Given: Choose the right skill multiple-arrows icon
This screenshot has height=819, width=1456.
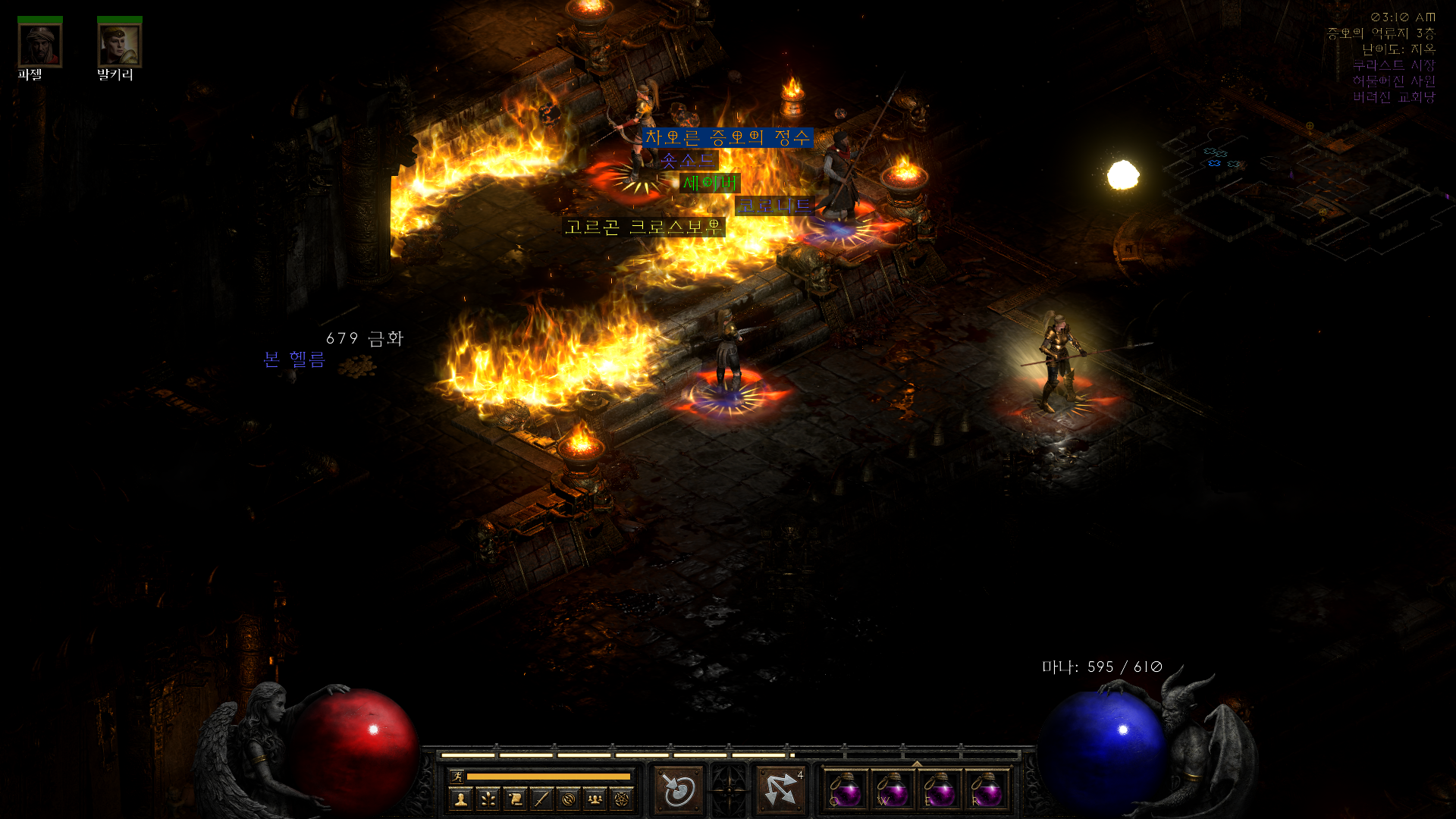Looking at the screenshot, I should tap(781, 789).
